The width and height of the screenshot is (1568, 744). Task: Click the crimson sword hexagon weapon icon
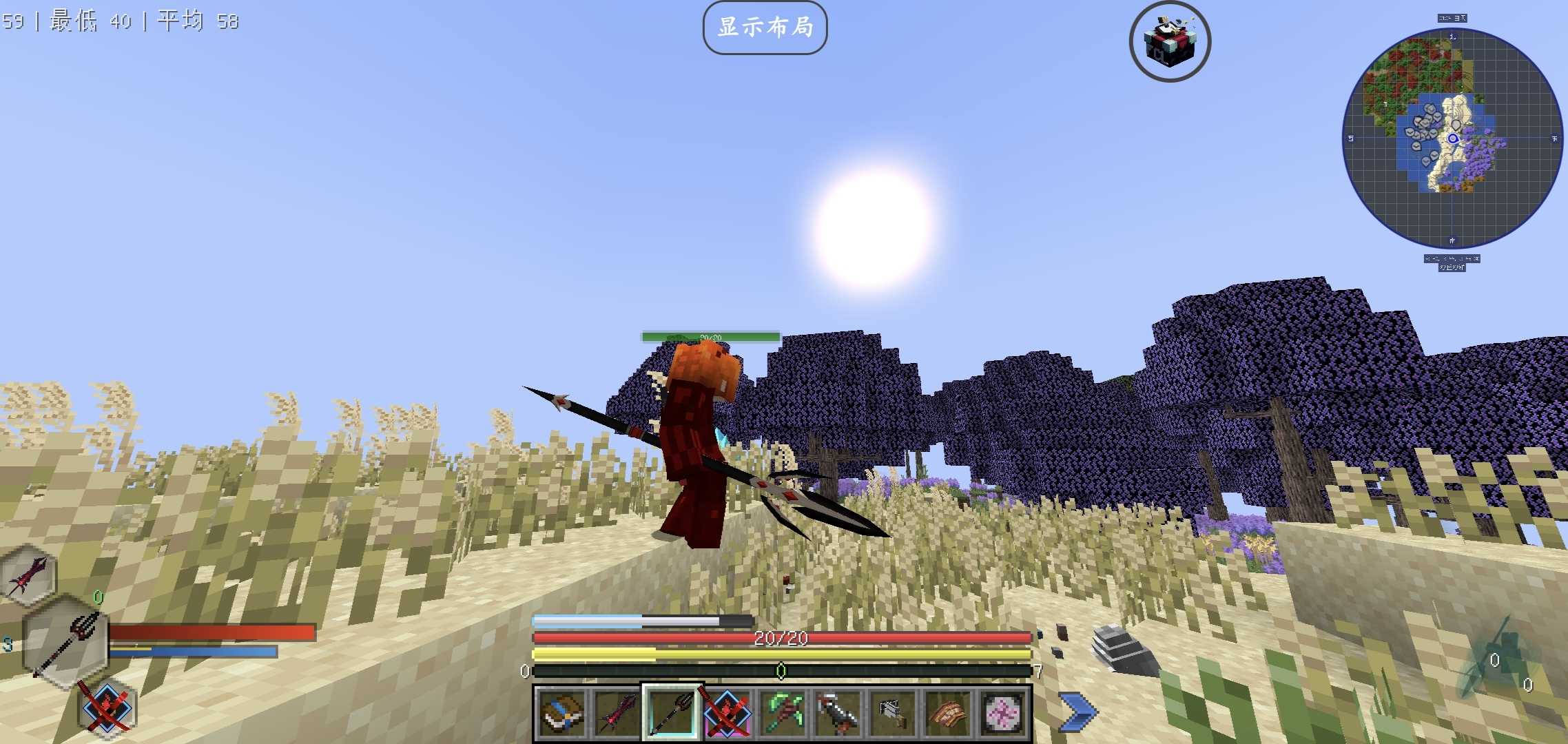point(29,574)
